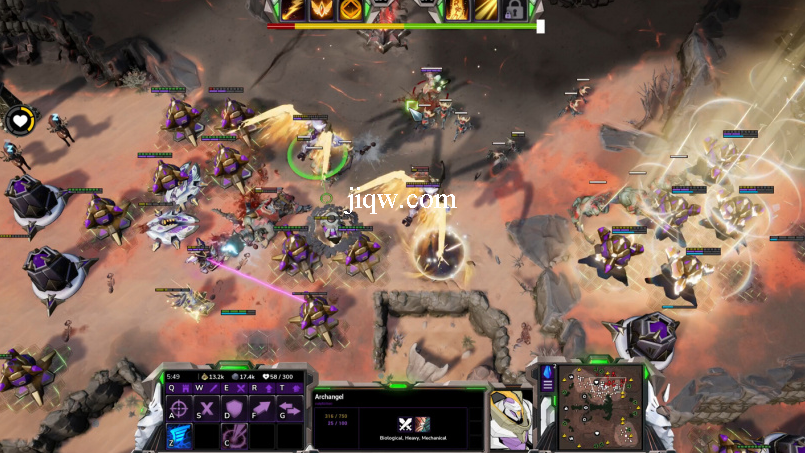805x453 pixels.
Task: Switch to the T tab
Action: 291,388
